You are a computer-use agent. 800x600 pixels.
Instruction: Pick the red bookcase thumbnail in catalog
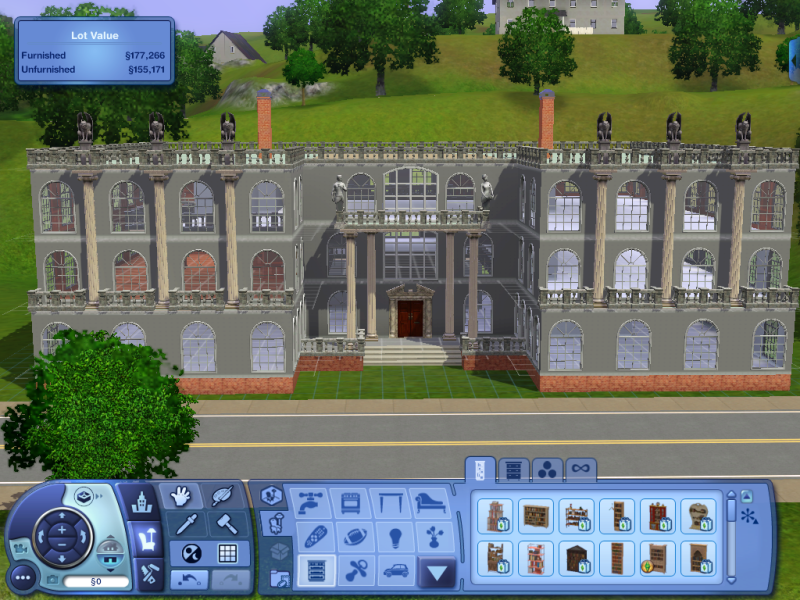click(x=656, y=516)
